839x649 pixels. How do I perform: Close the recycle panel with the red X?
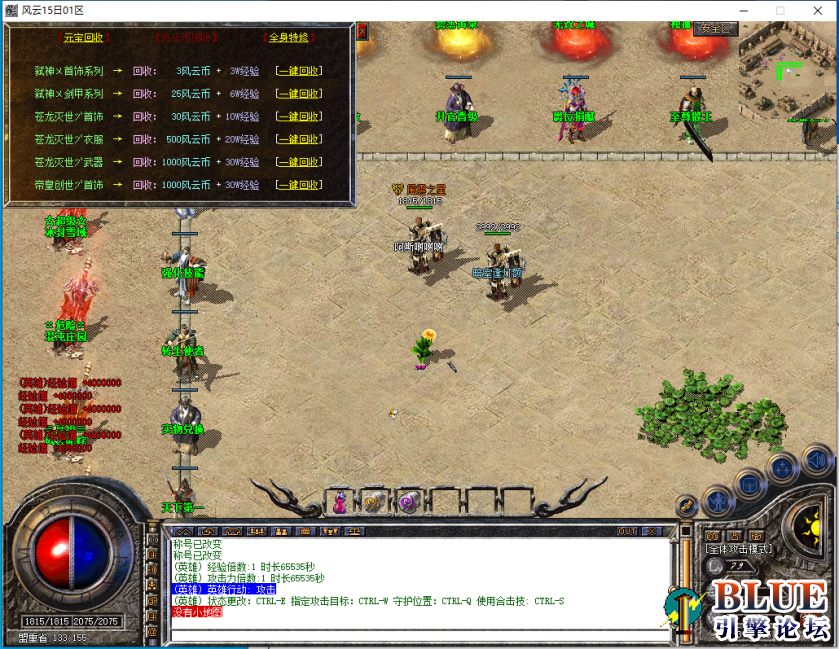pos(362,31)
